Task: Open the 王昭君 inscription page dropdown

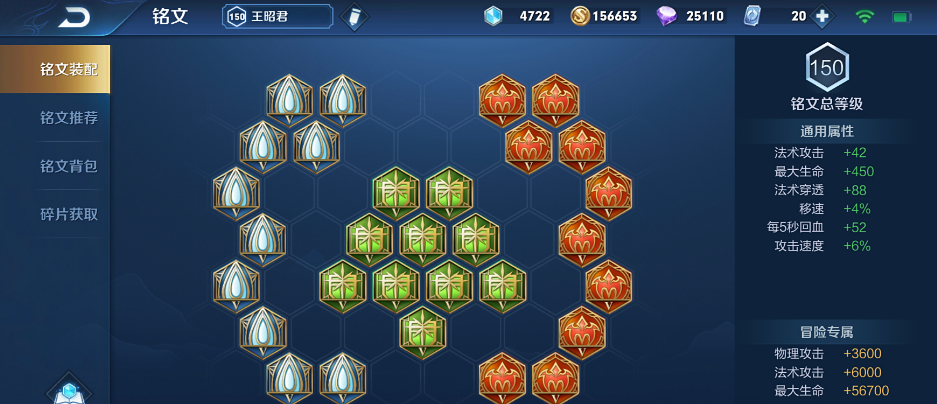Action: point(277,16)
